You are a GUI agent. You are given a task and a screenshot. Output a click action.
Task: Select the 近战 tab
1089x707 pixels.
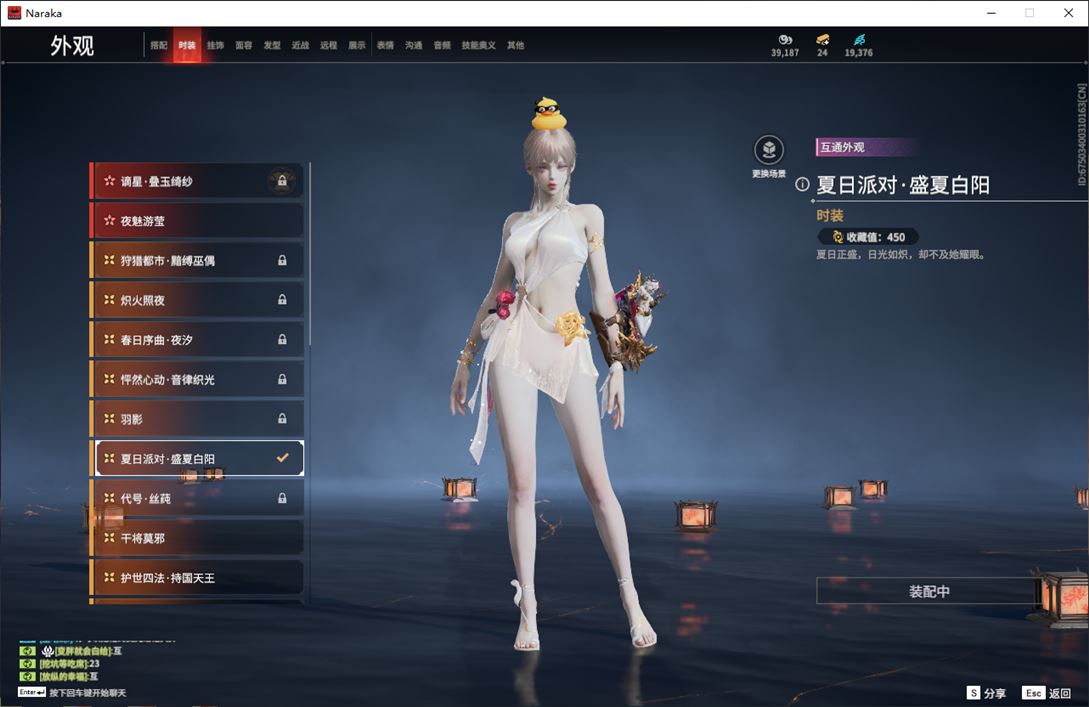click(300, 46)
